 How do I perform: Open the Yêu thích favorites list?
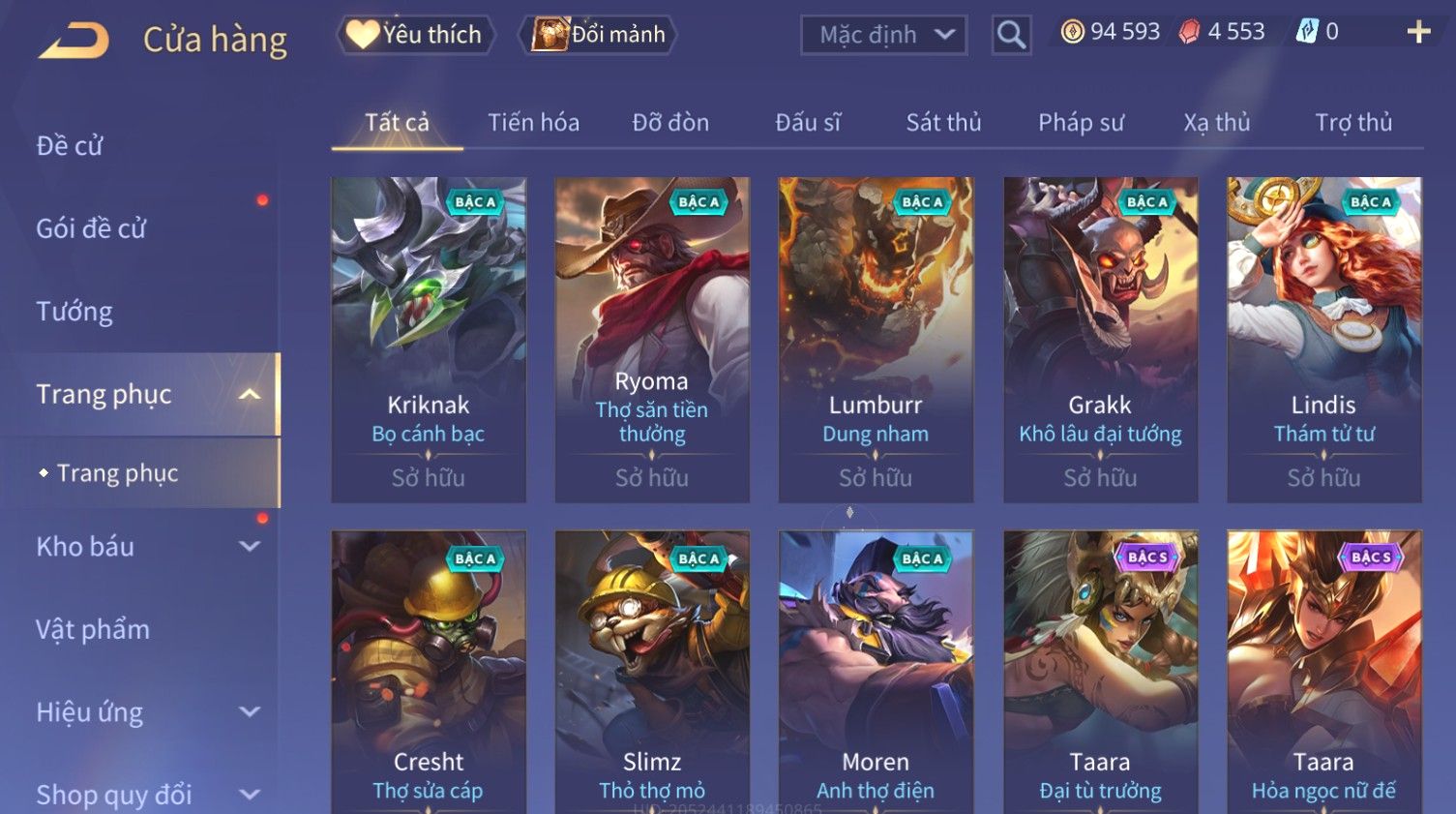(416, 35)
